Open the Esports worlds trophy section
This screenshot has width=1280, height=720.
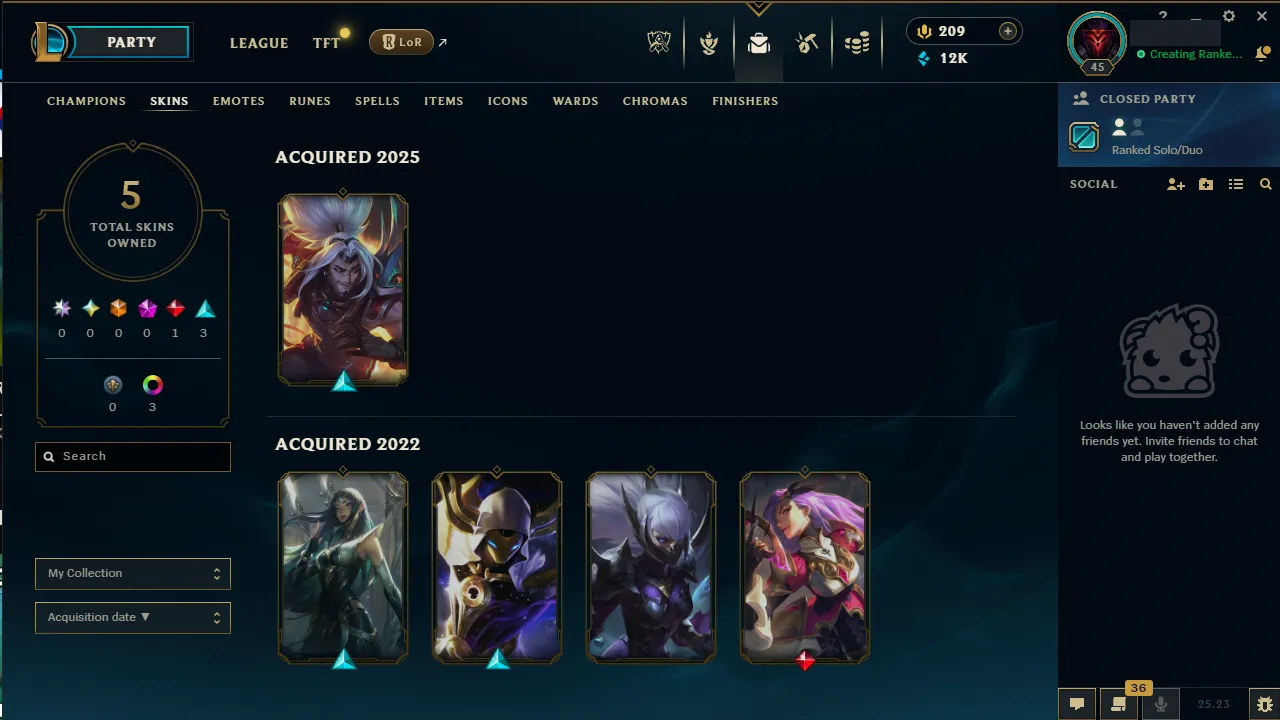[x=659, y=43]
